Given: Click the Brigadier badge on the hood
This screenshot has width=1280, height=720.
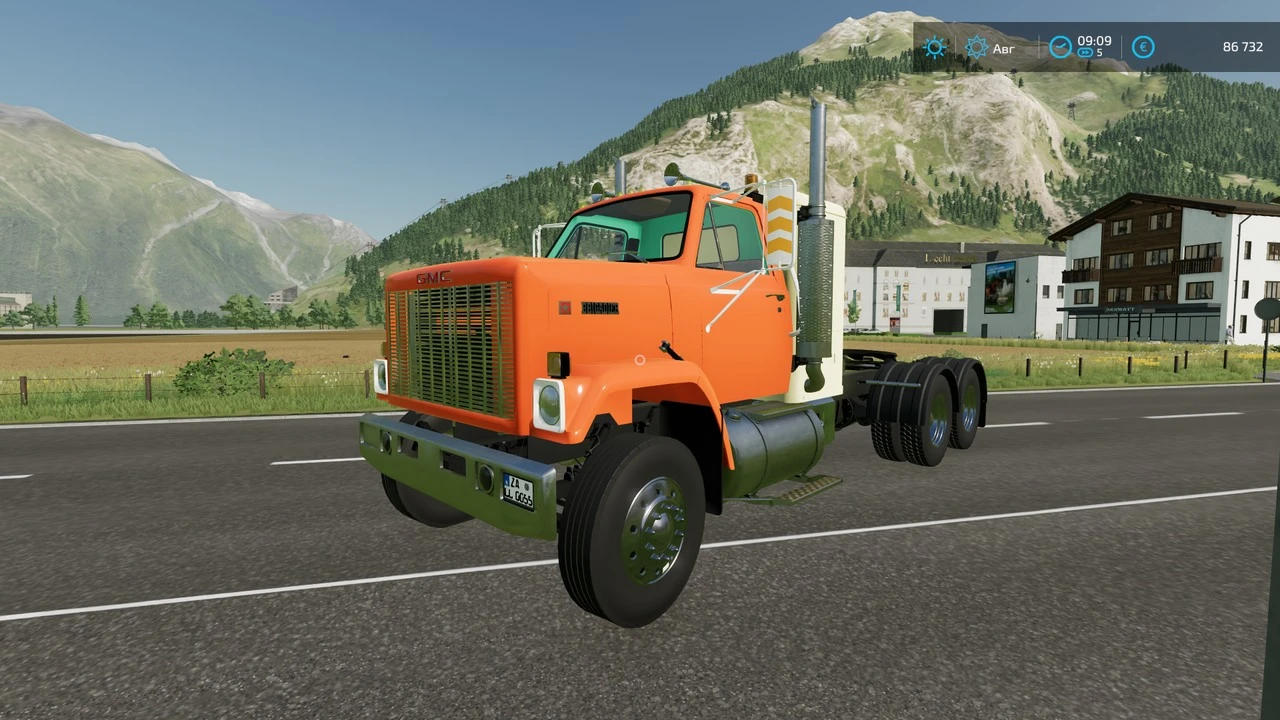Looking at the screenshot, I should (x=598, y=308).
